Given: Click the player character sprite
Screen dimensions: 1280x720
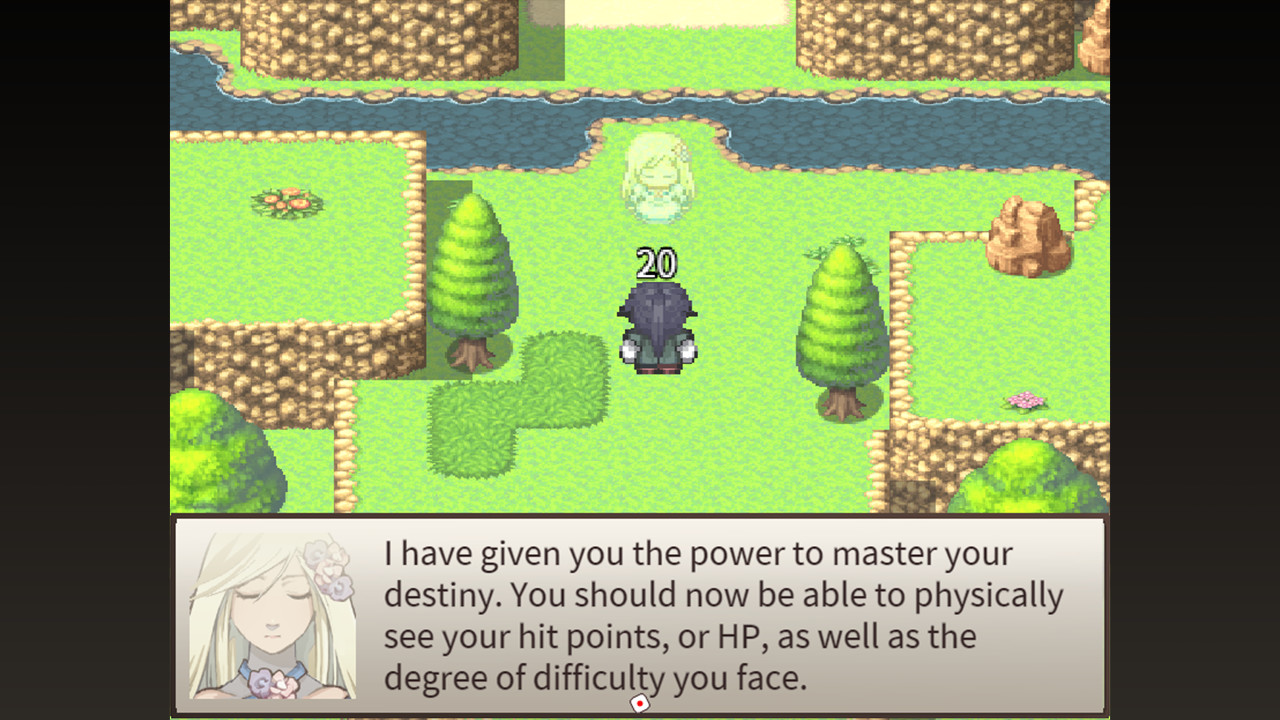Looking at the screenshot, I should (657, 325).
